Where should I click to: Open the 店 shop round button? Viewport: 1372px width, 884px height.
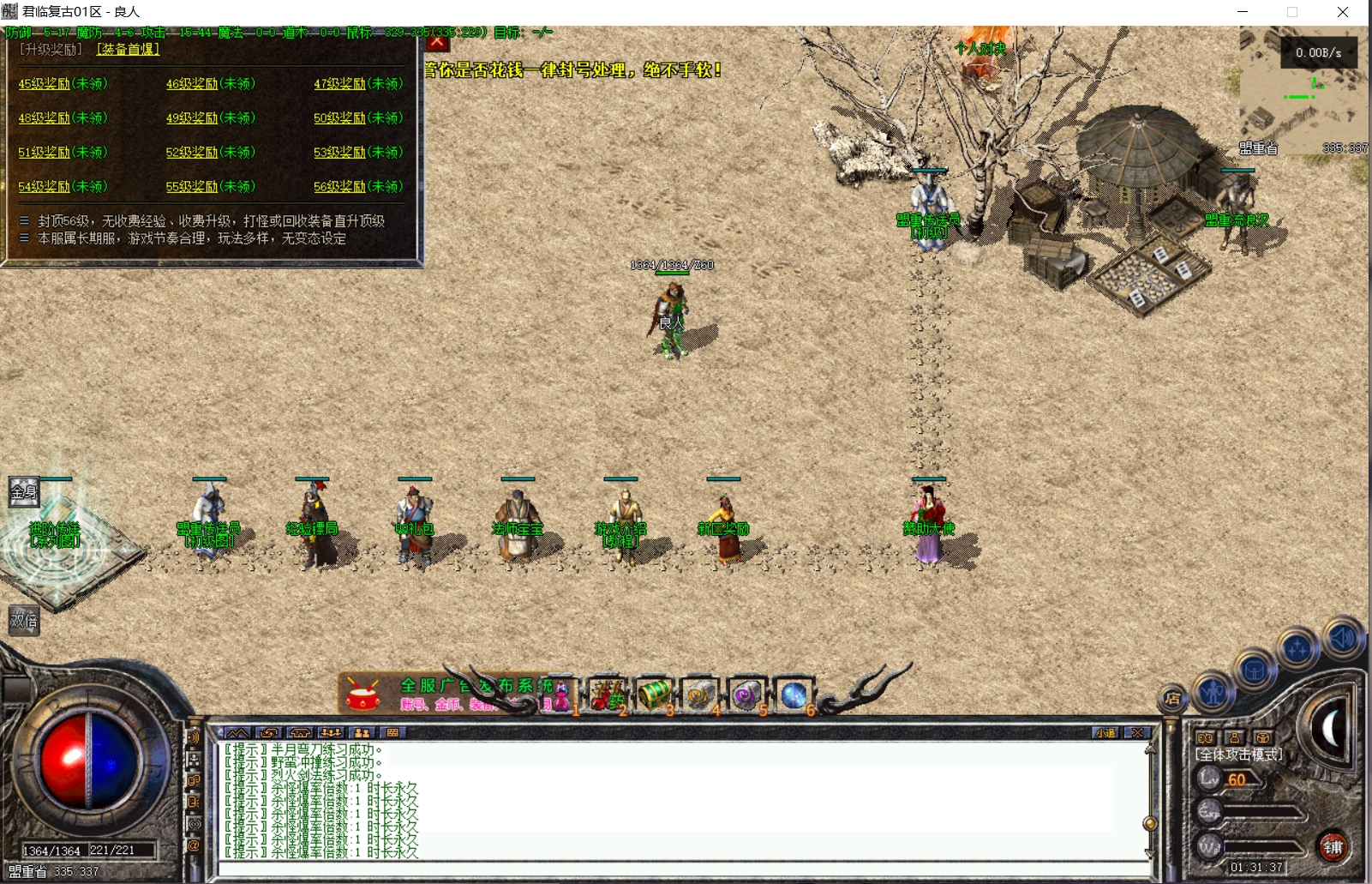pos(1172,698)
